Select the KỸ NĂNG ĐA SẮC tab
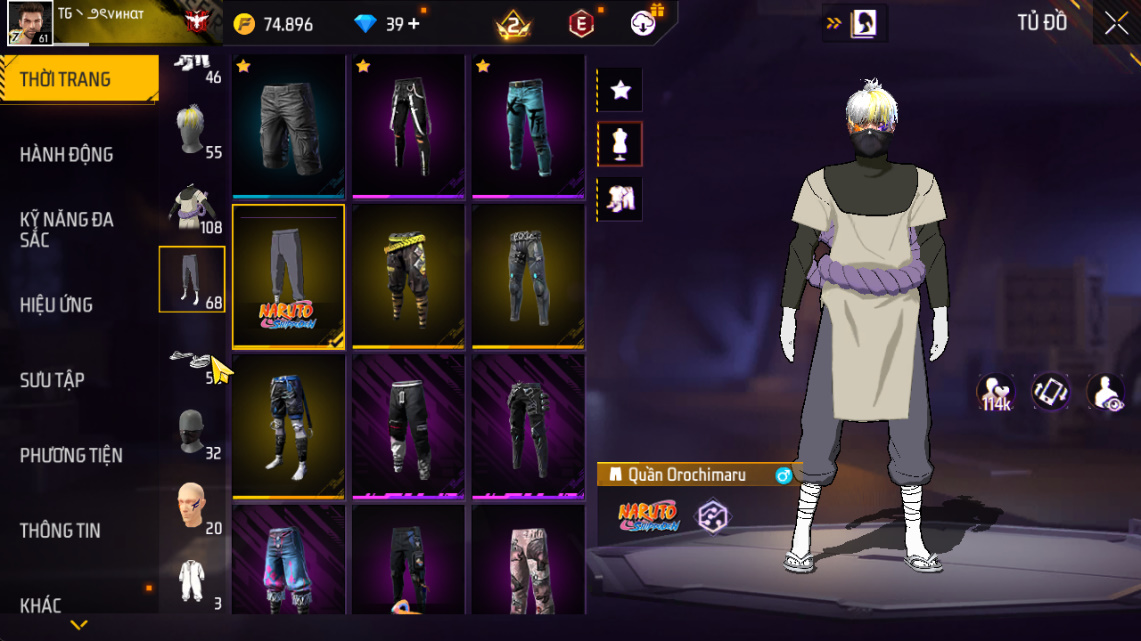The image size is (1141, 641). 67,229
